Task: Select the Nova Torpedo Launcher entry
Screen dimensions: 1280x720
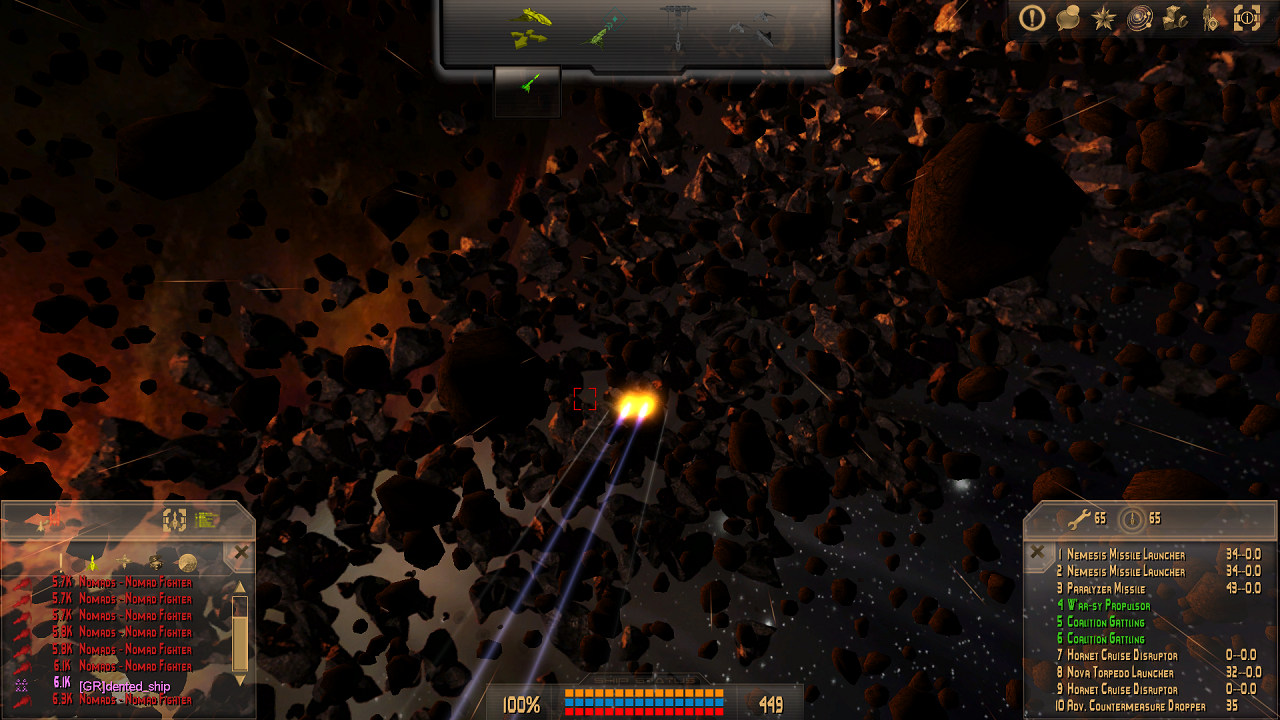Action: pyautogui.click(x=1120, y=673)
